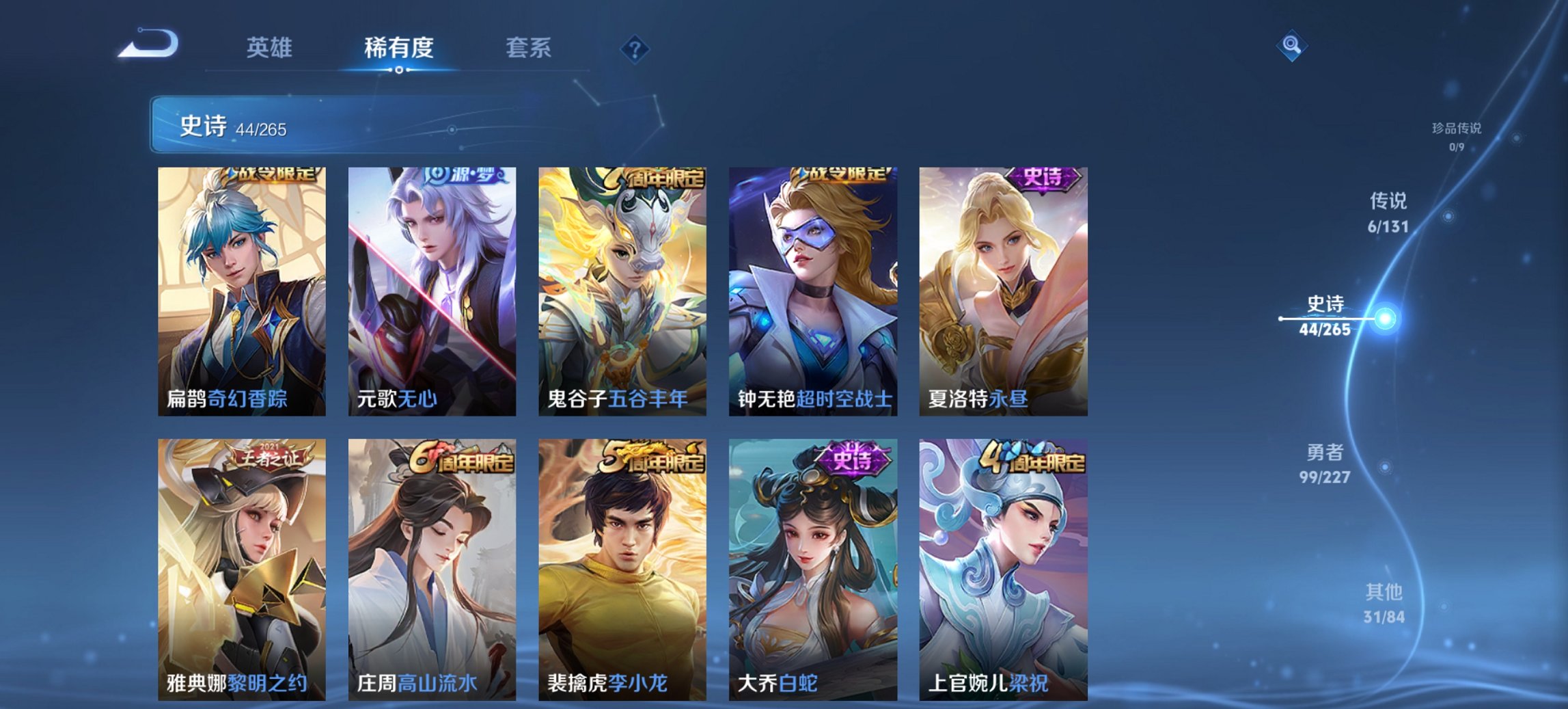The image size is (1568, 709).
Task: Switch to the 英雄 tab
Action: pyautogui.click(x=271, y=48)
